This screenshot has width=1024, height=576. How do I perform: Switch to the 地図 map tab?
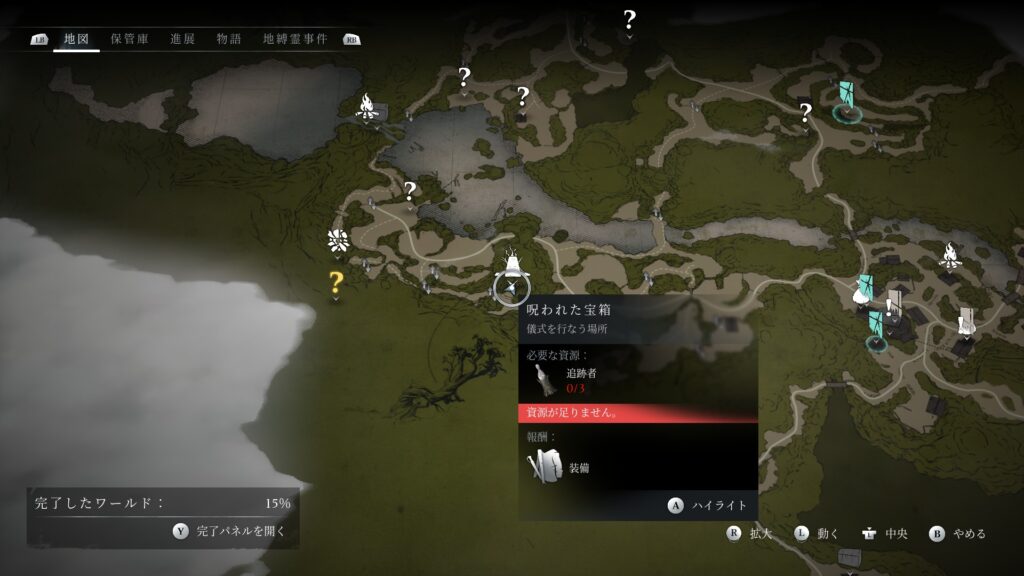77,39
